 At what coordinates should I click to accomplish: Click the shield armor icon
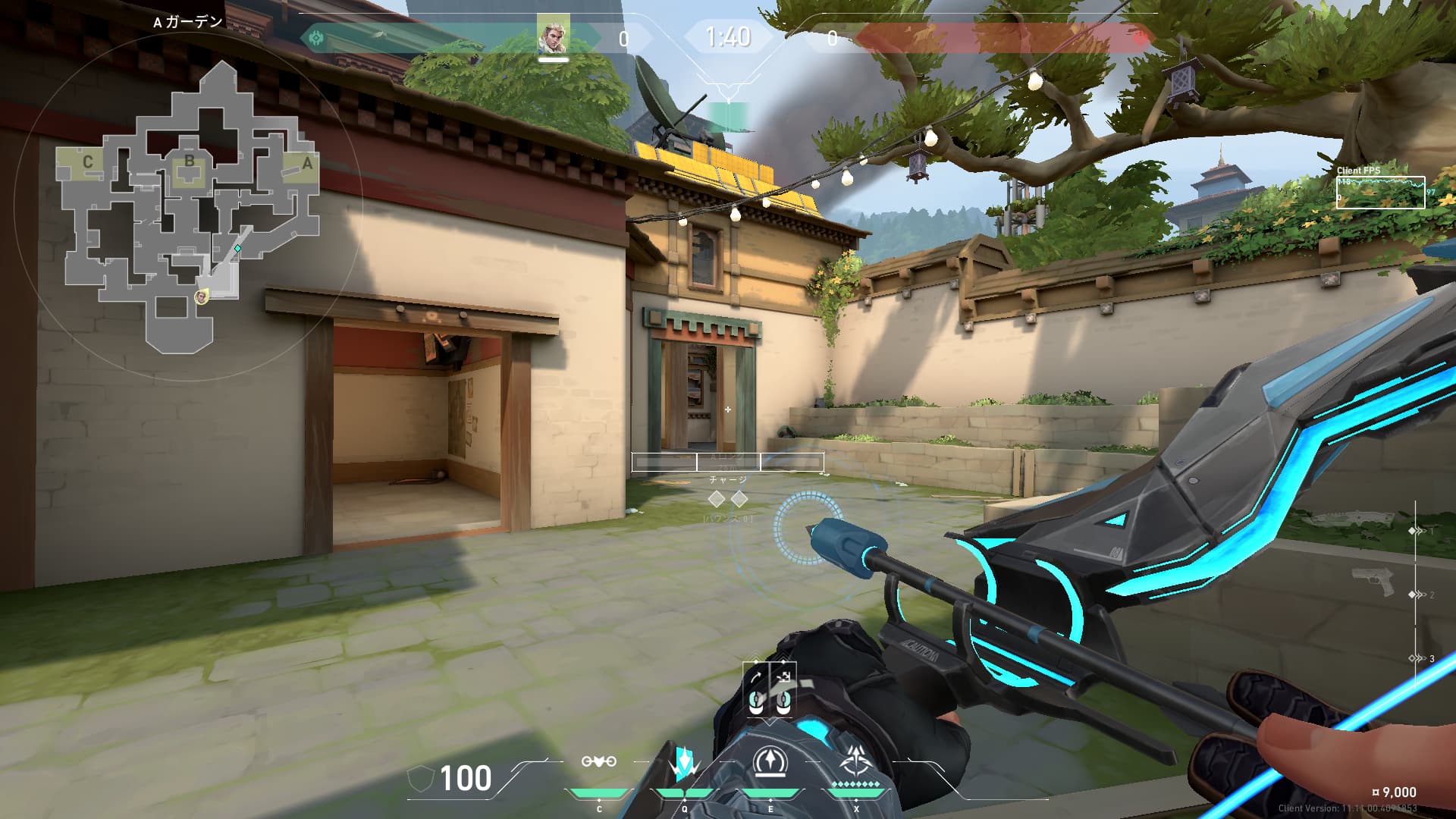tap(419, 779)
